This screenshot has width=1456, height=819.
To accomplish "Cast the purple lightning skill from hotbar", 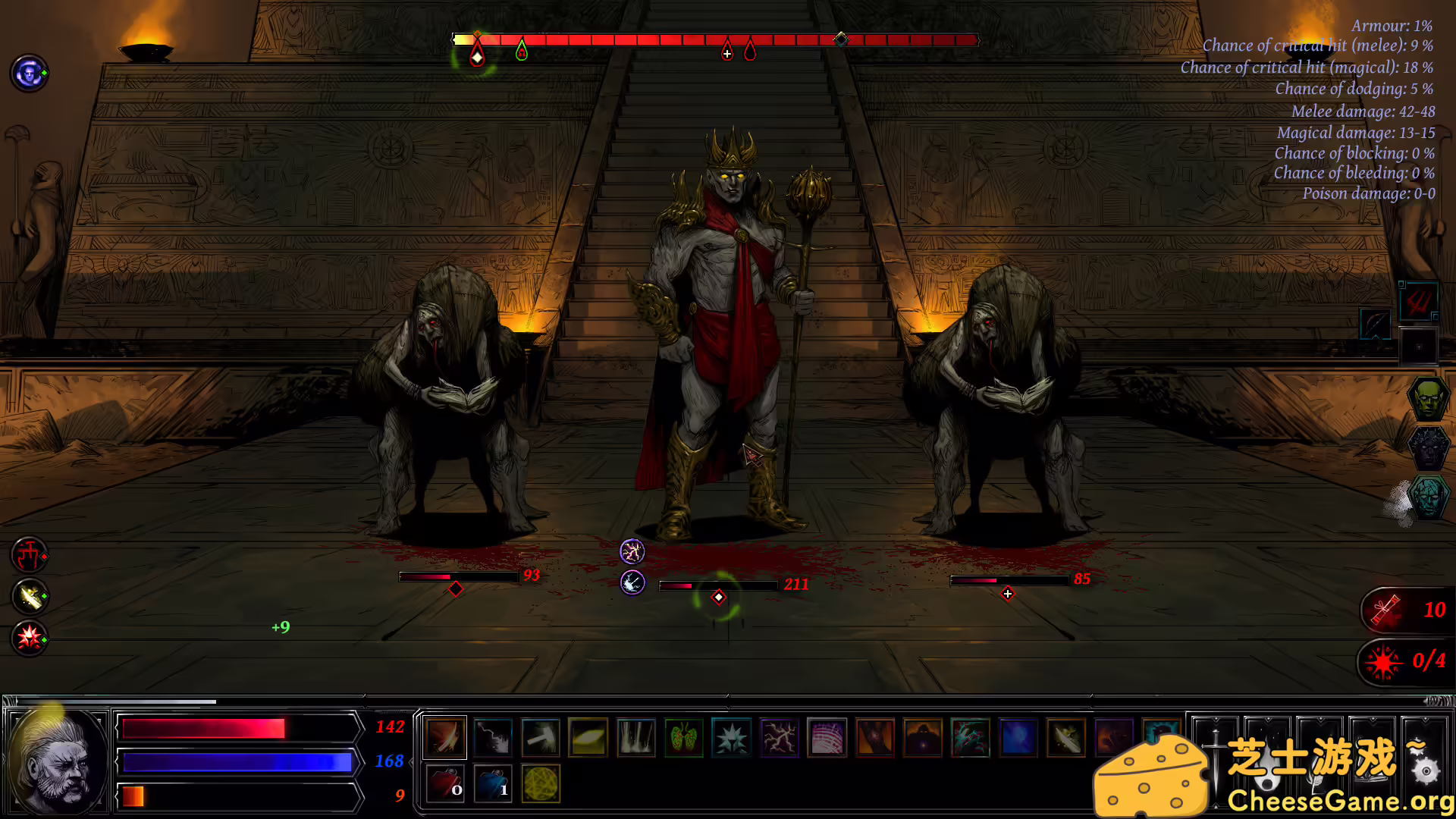I will coord(779,737).
